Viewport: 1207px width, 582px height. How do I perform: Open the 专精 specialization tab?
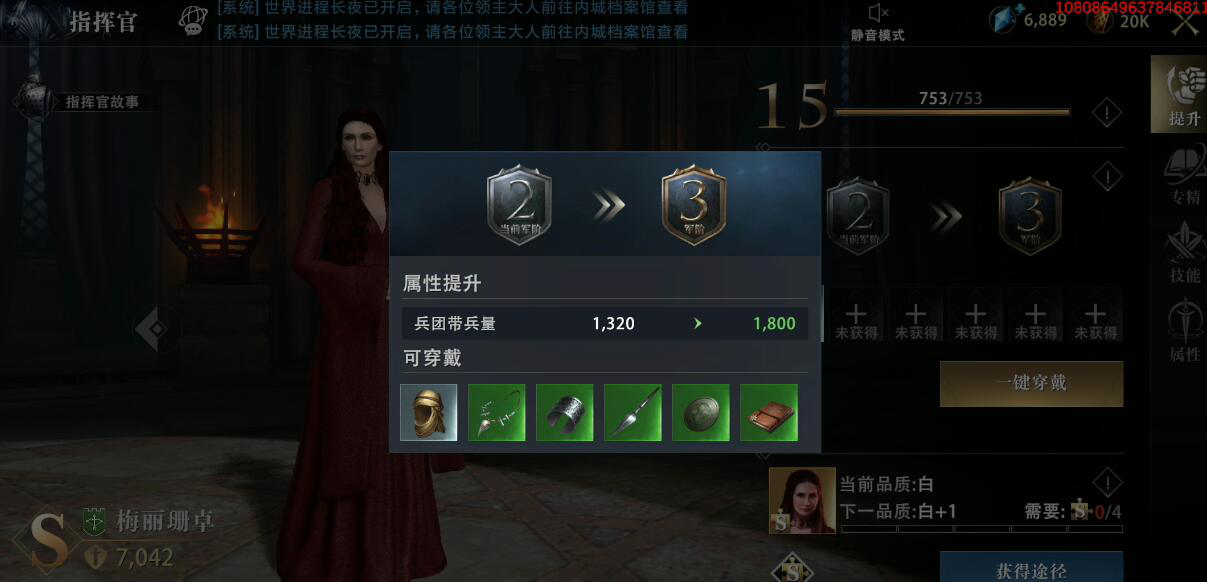click(1183, 176)
